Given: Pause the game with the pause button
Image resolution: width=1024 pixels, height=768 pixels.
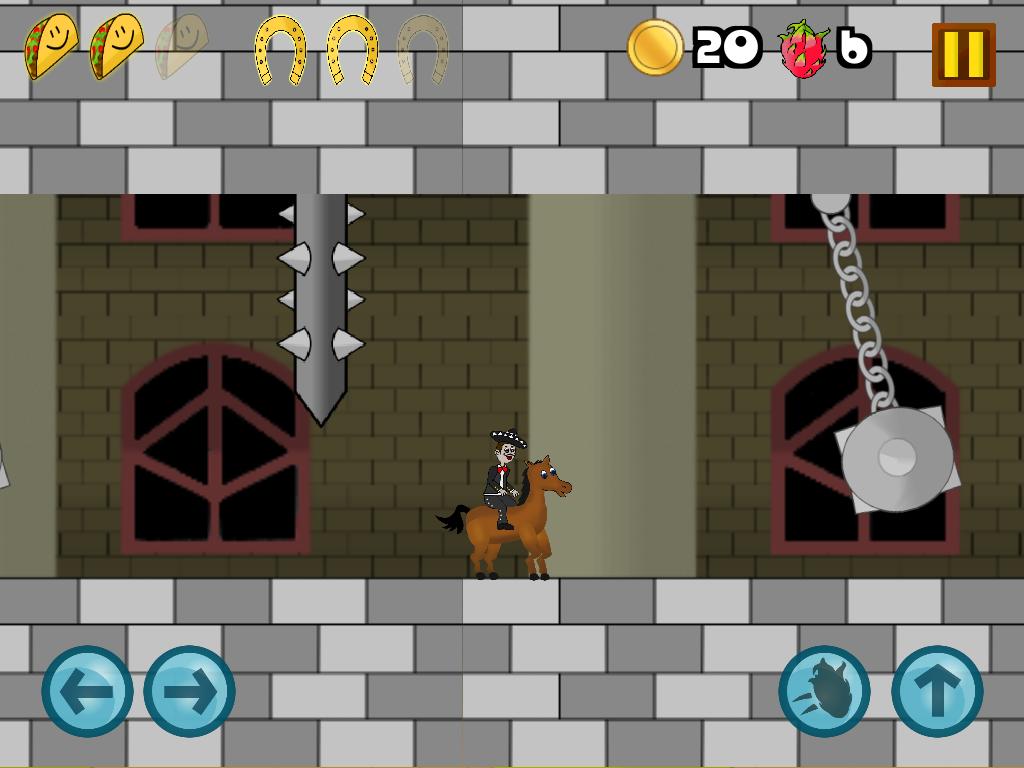Looking at the screenshot, I should tap(963, 54).
